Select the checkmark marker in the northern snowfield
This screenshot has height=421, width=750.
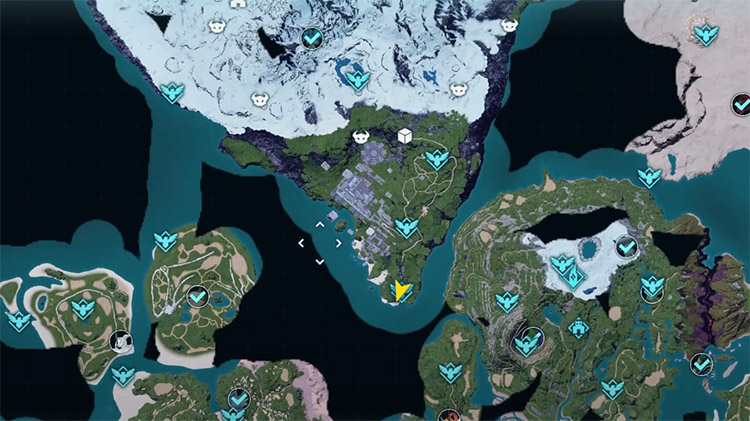click(x=311, y=38)
